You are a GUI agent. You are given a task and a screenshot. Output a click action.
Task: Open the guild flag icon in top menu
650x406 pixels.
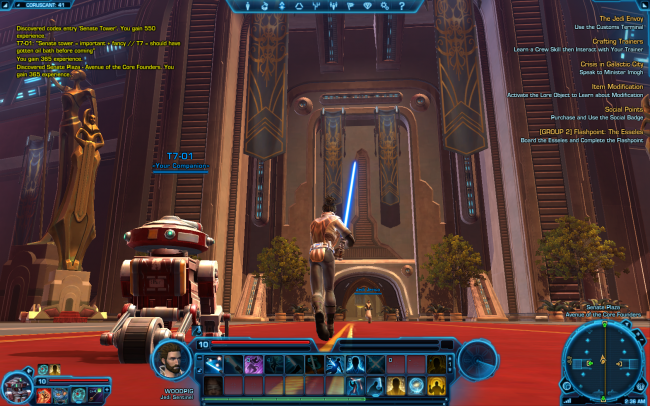pyautogui.click(x=349, y=6)
